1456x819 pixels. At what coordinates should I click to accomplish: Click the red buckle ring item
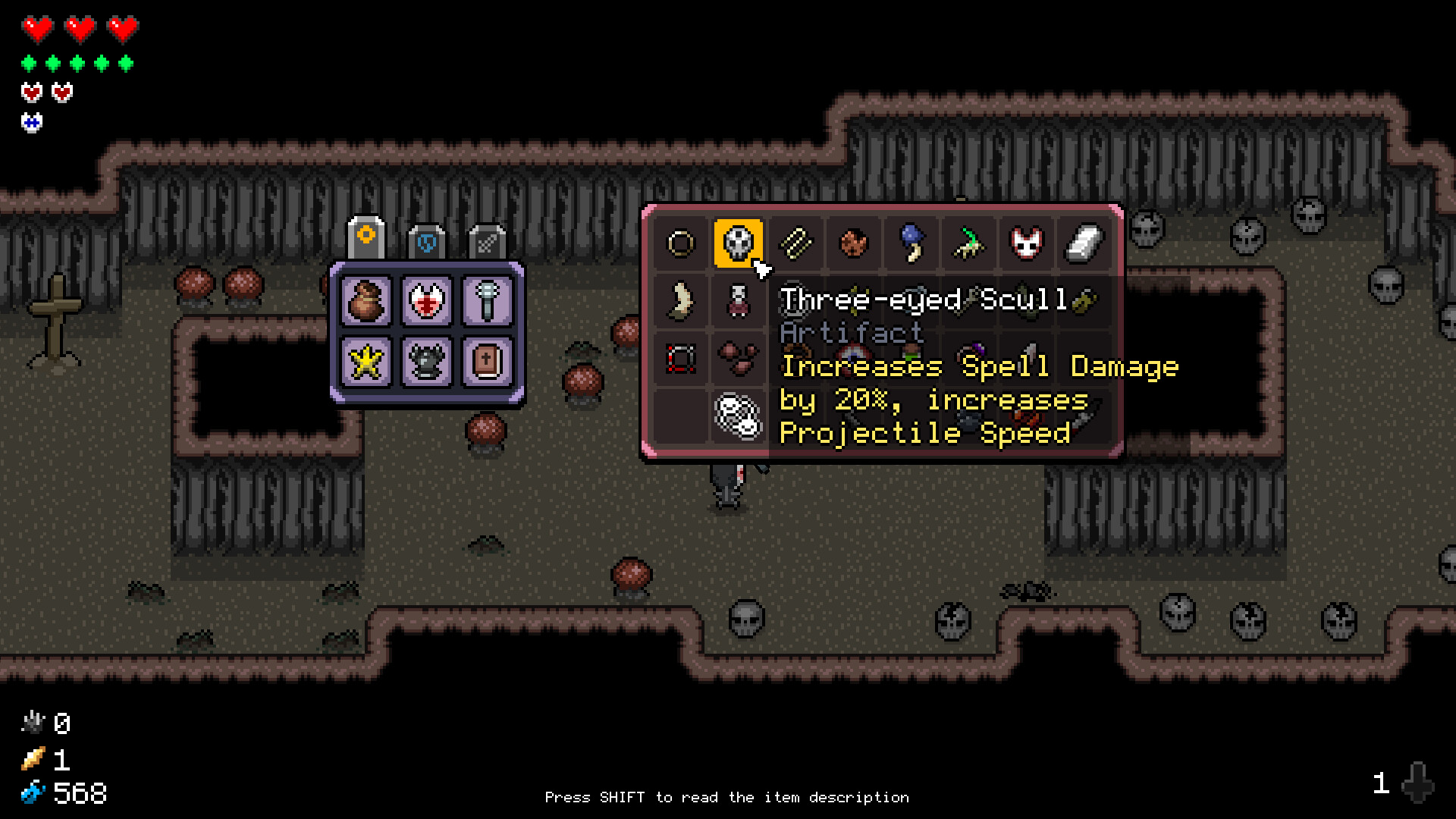coord(680,359)
